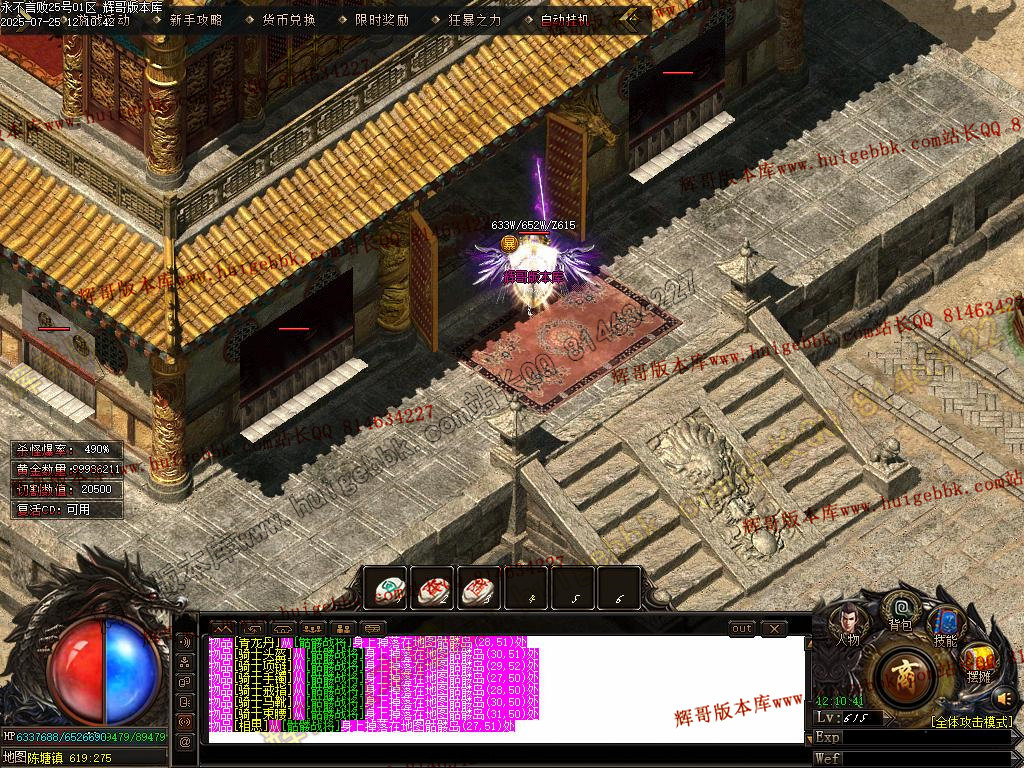The height and width of the screenshot is (768, 1024).
Task: Toggle 自动挂机 auto-battle
Action: click(565, 20)
